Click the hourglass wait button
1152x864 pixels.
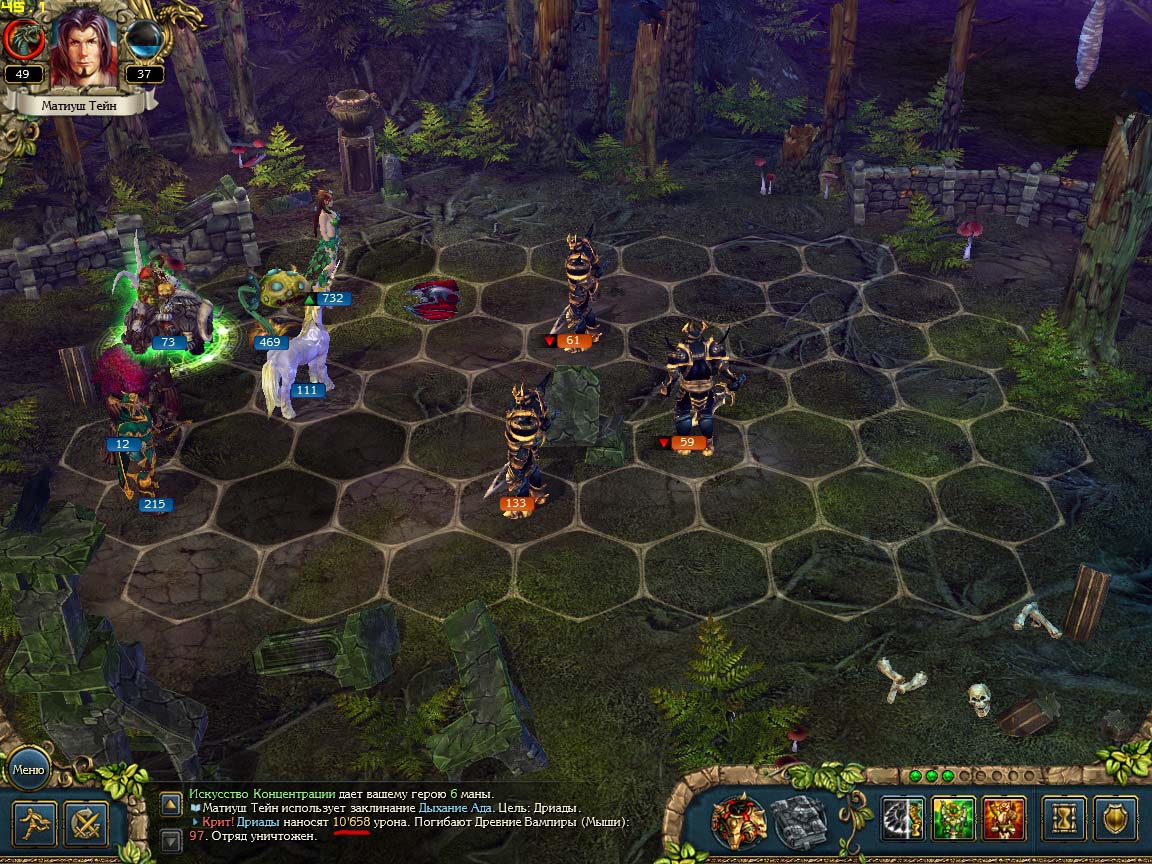coord(1063,819)
